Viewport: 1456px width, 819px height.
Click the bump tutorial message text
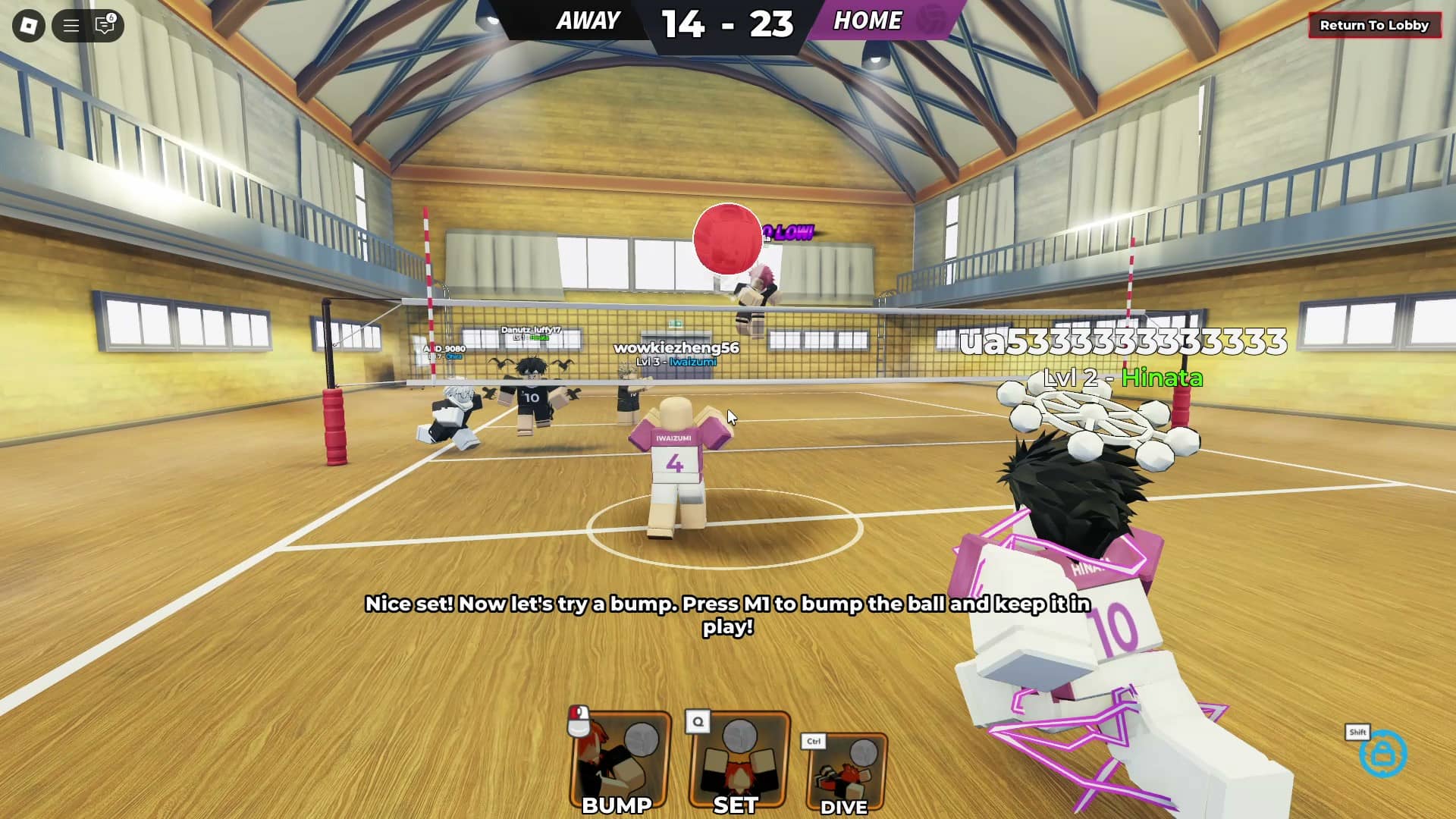(x=728, y=616)
